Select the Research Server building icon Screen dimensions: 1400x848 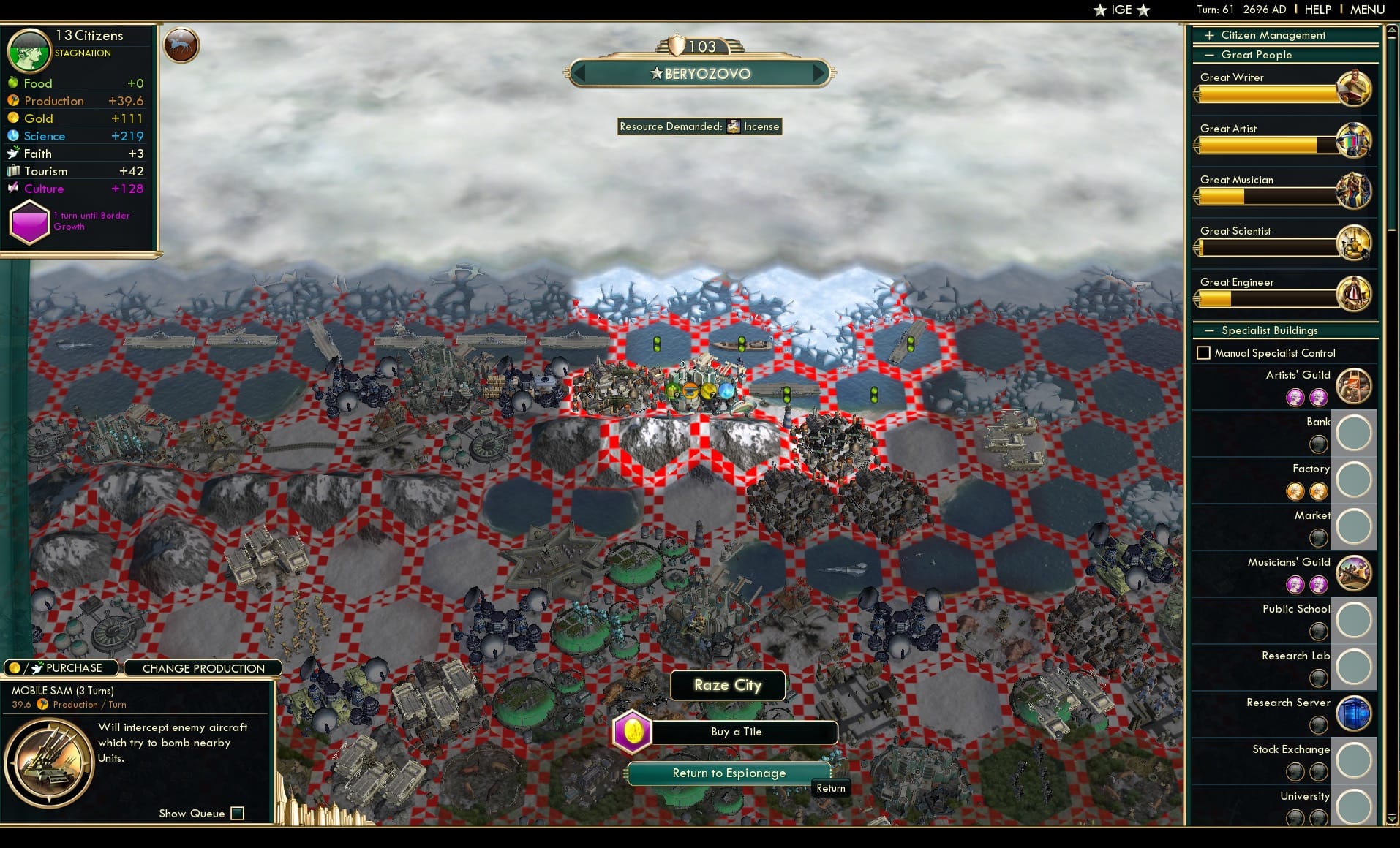[x=1354, y=713]
